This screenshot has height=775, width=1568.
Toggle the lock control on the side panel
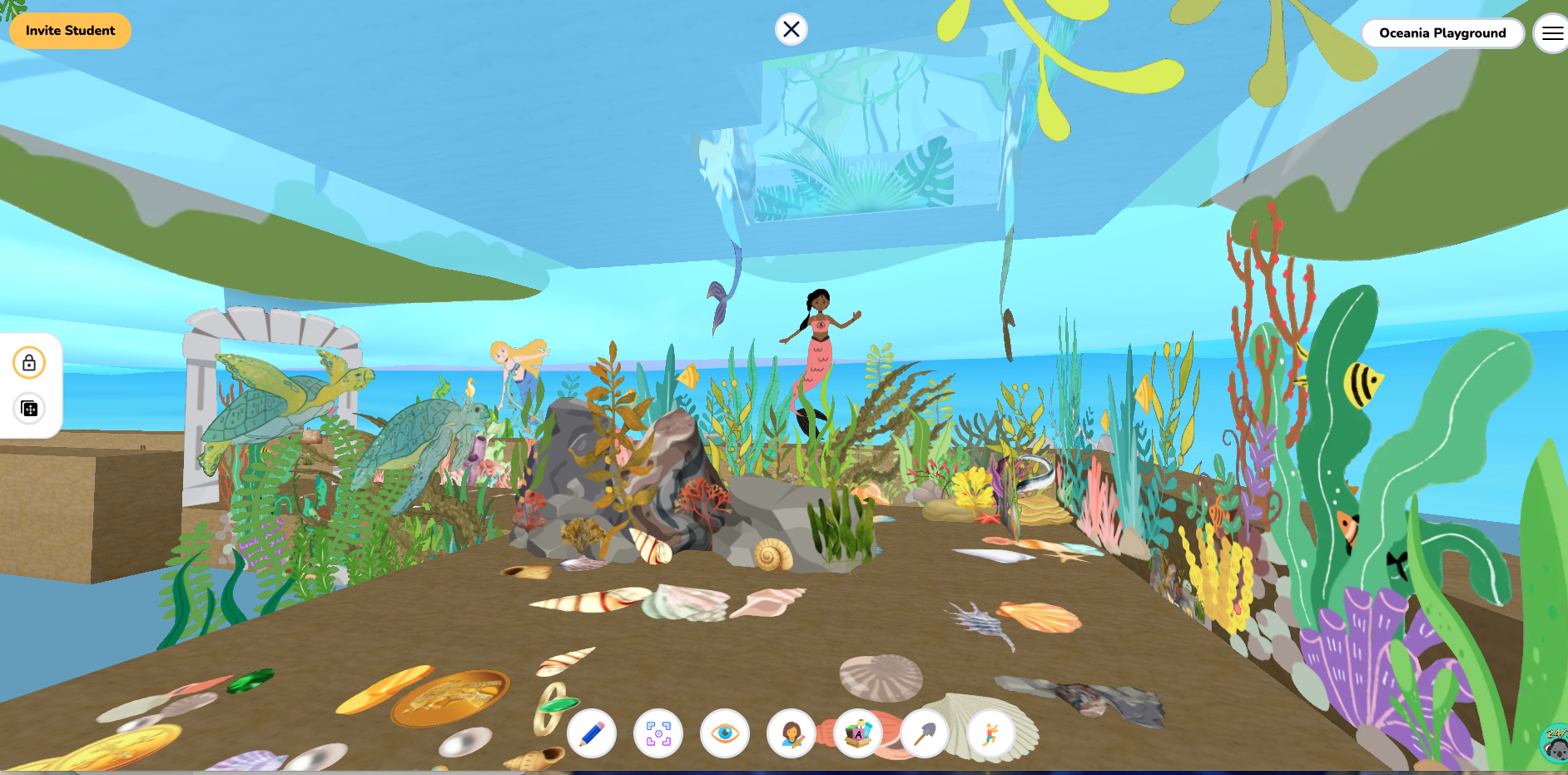click(28, 363)
